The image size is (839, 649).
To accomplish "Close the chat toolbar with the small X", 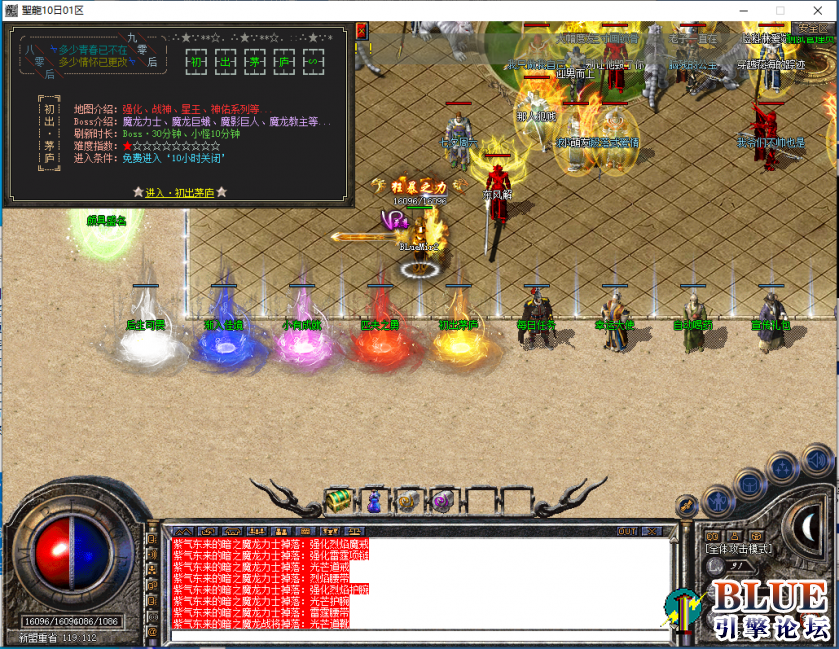I will (x=650, y=531).
